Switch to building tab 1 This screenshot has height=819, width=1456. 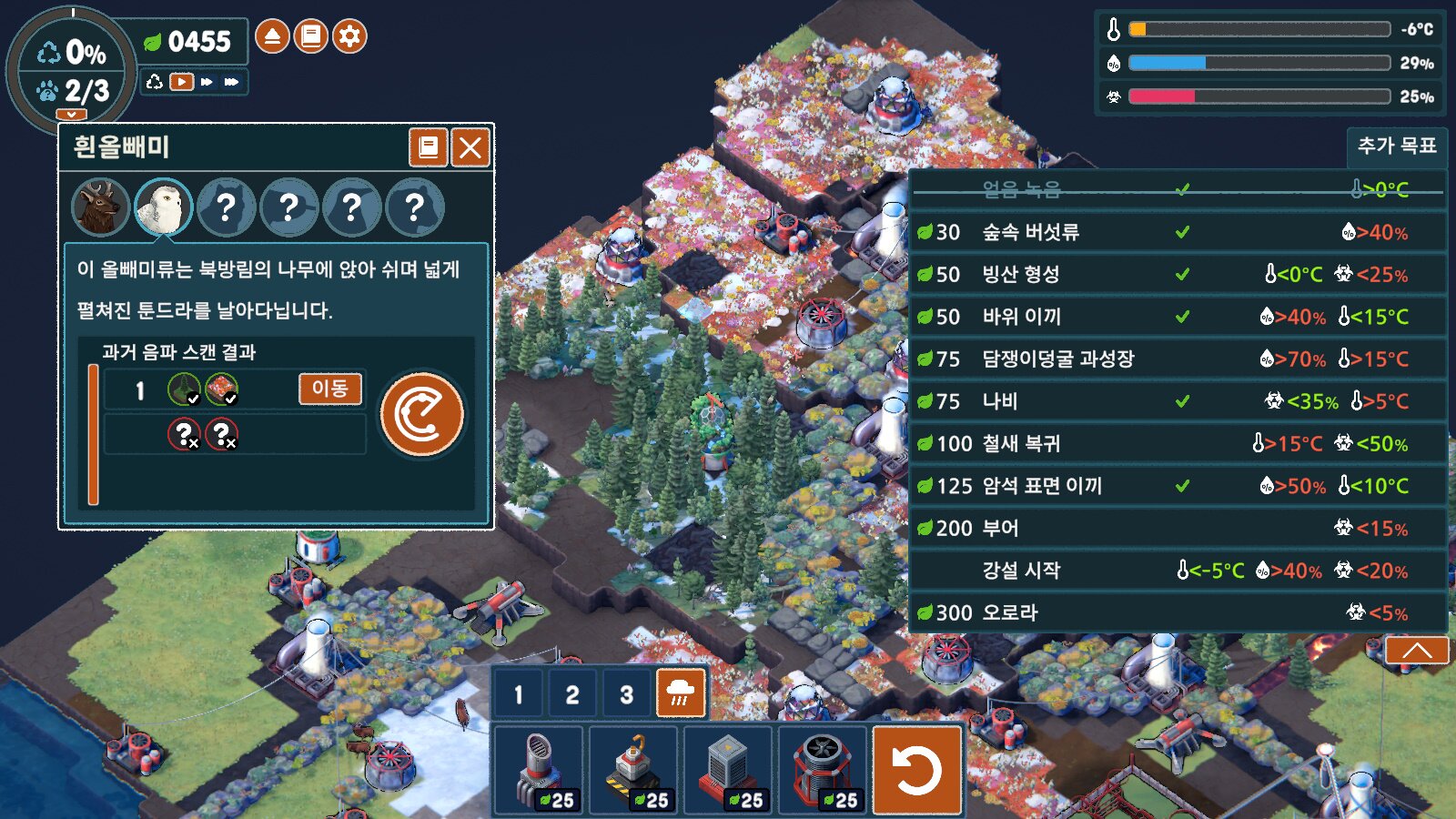click(x=518, y=694)
